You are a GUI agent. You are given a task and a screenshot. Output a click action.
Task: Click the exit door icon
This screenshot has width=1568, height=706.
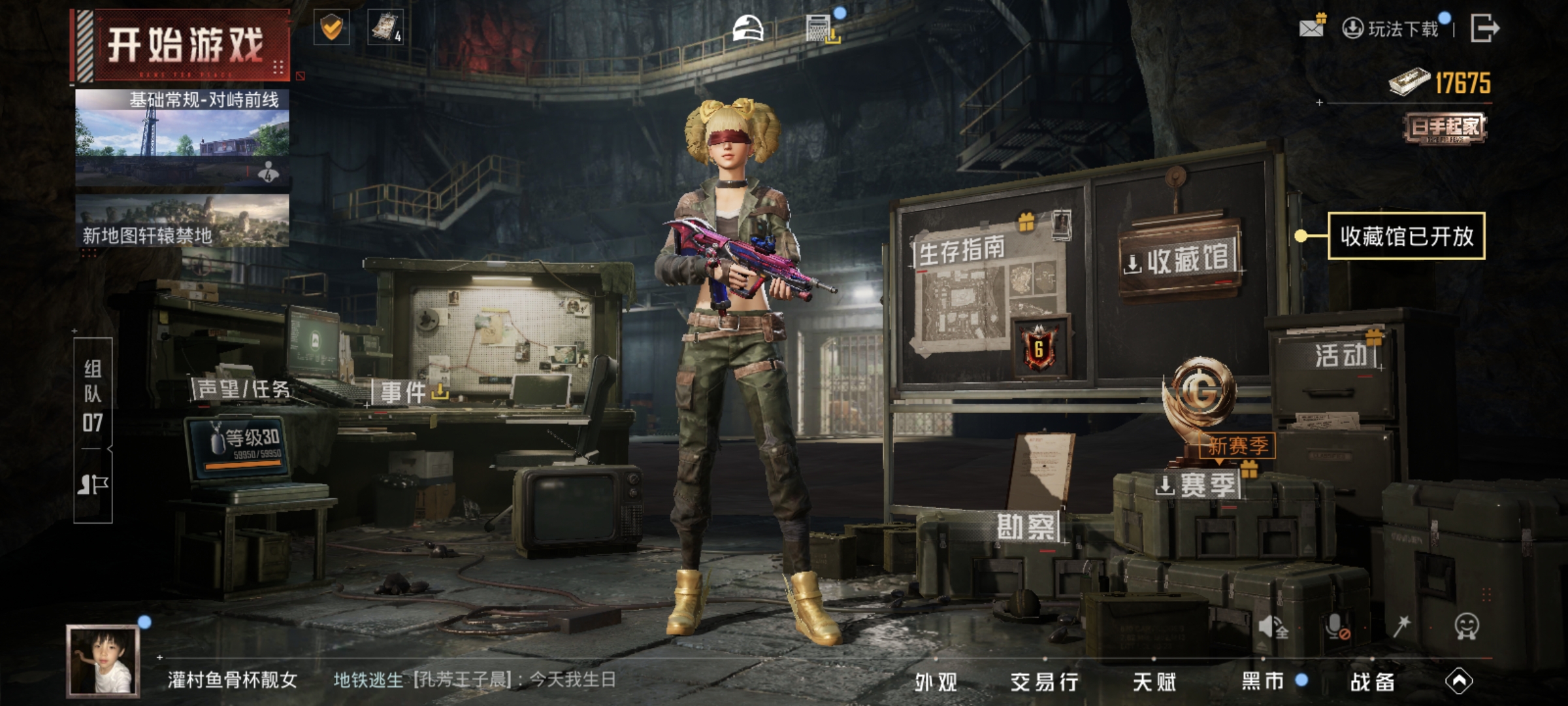[x=1484, y=28]
